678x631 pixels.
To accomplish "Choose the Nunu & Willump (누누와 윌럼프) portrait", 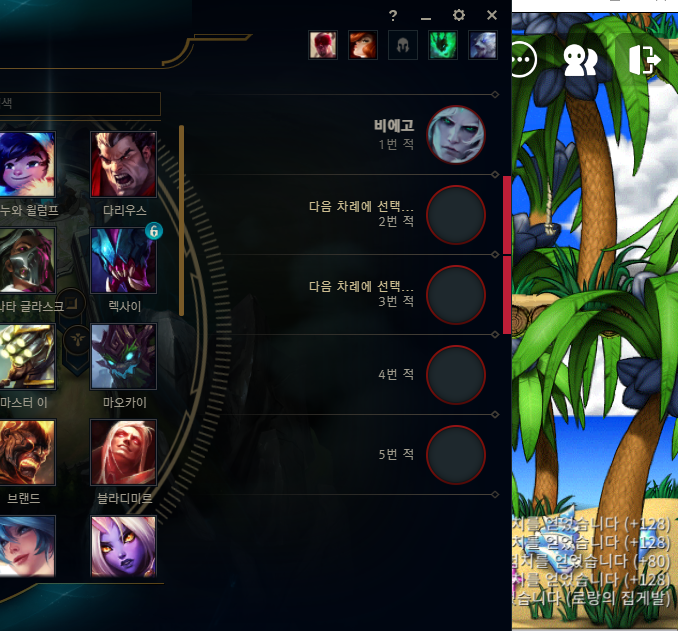I will 27,164.
